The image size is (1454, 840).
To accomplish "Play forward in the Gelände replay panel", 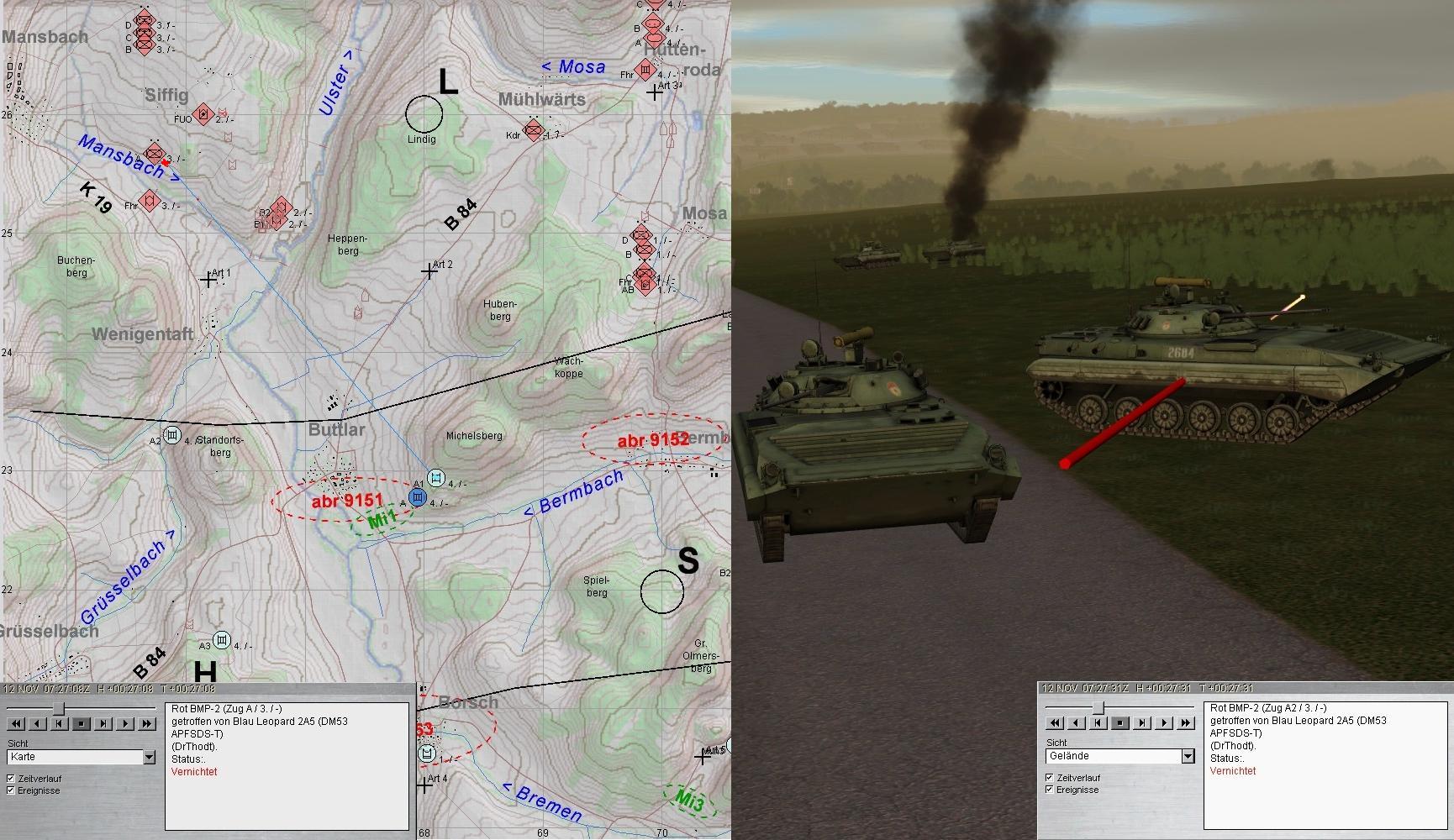I will coord(1164,722).
